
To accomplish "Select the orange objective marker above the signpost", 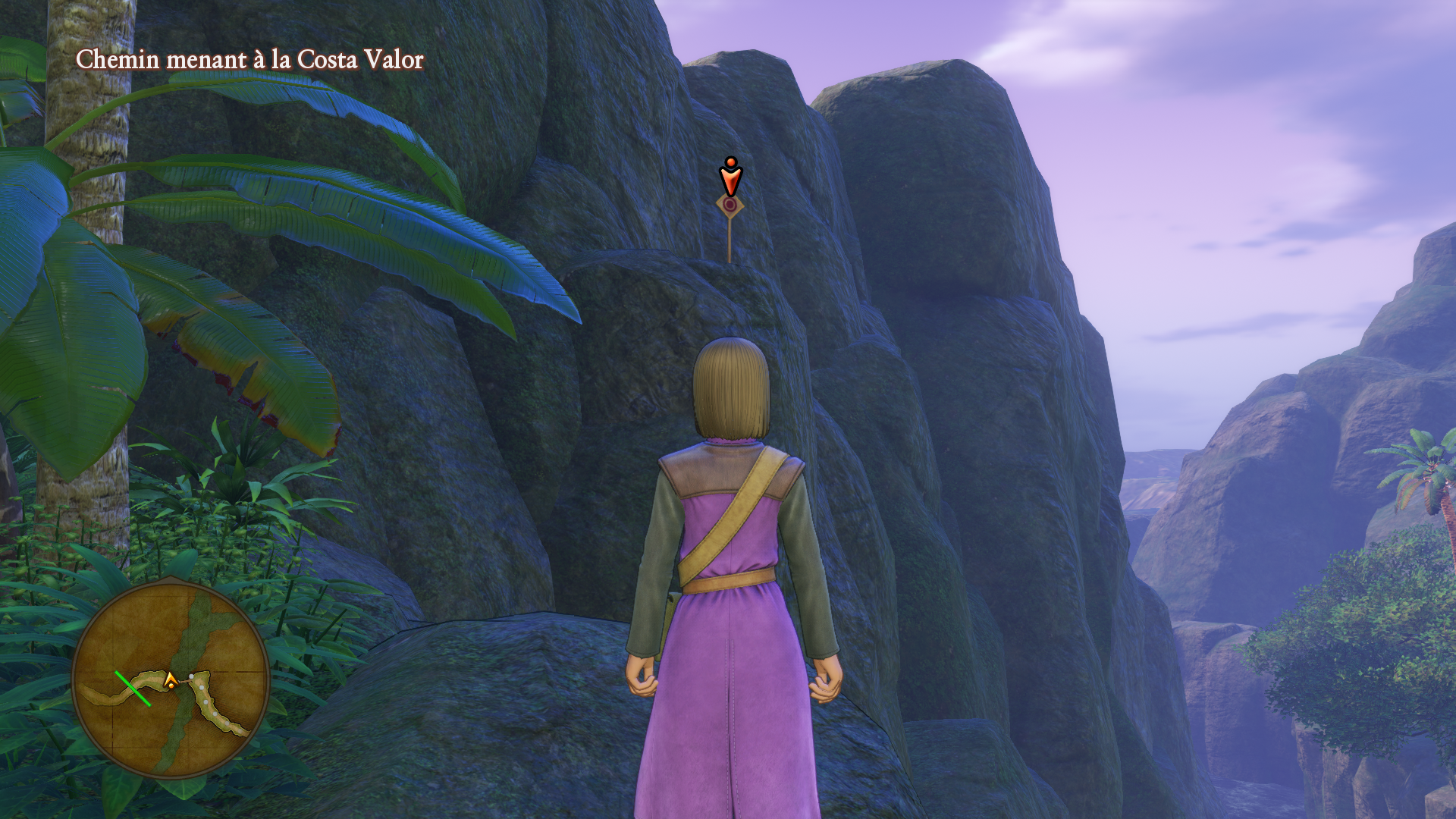I will pos(730,177).
